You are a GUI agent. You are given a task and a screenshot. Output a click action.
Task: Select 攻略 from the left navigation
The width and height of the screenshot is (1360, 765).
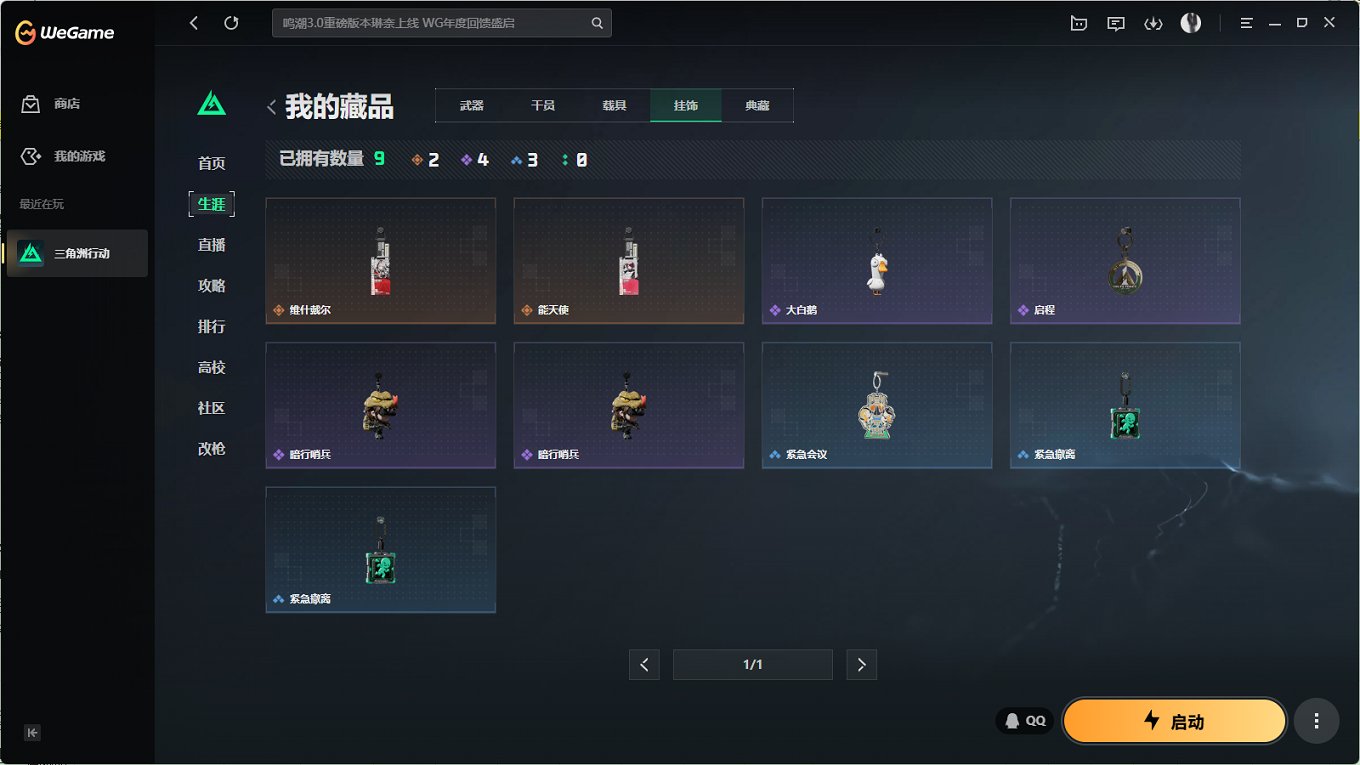(211, 285)
